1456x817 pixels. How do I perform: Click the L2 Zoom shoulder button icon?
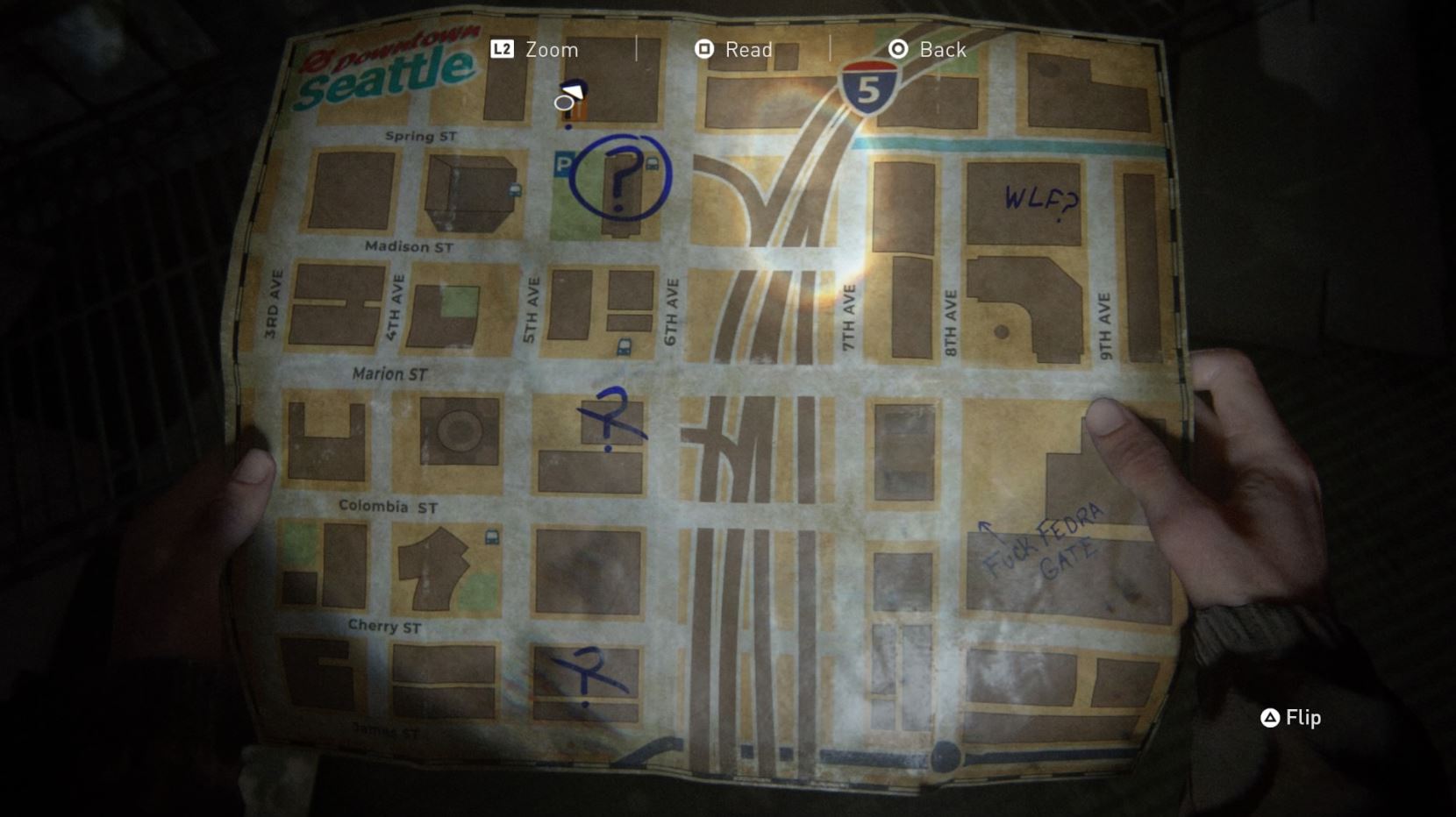pos(500,49)
